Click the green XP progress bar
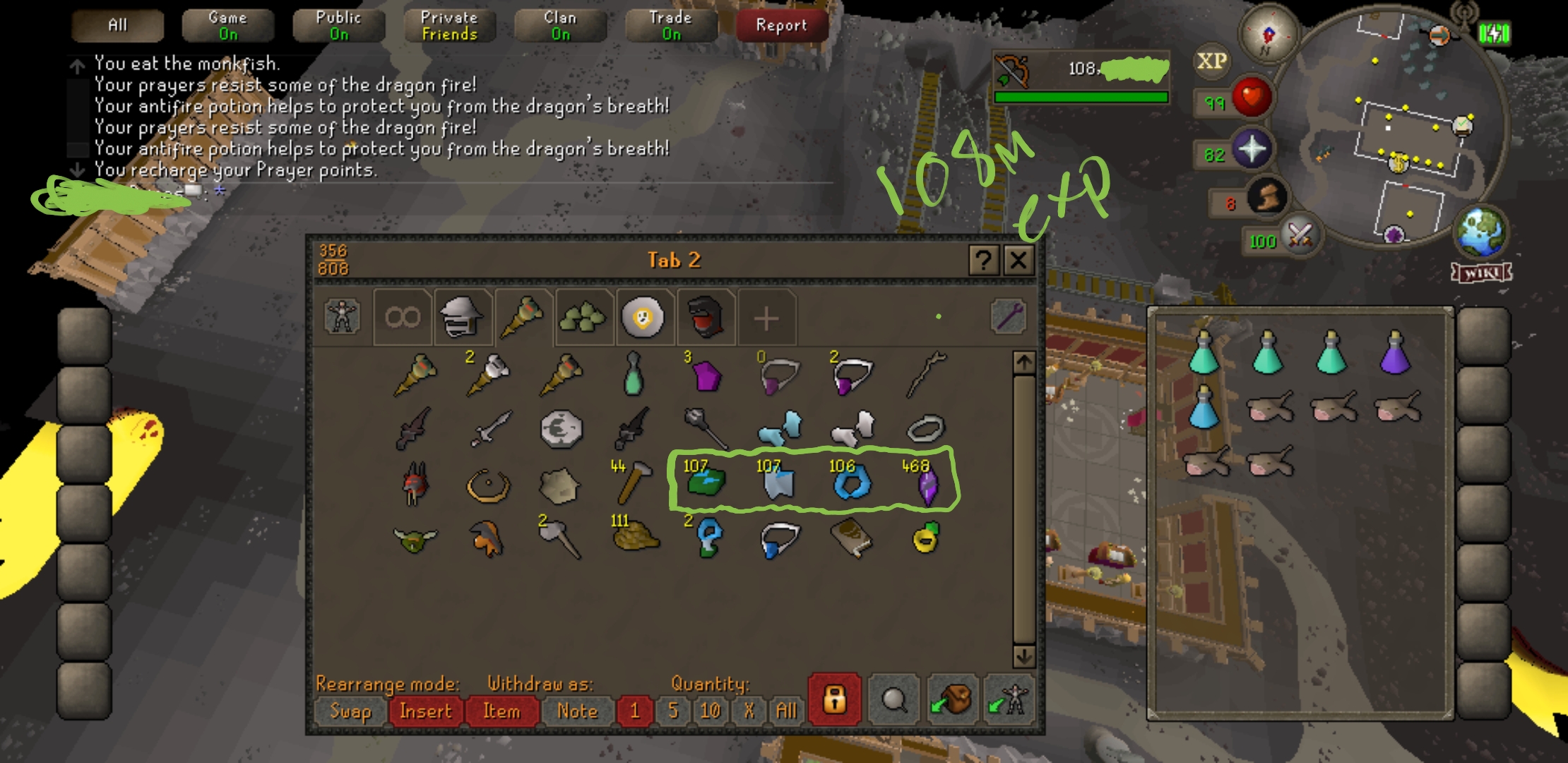Viewport: 1568px width, 763px height. pyautogui.click(x=1081, y=97)
